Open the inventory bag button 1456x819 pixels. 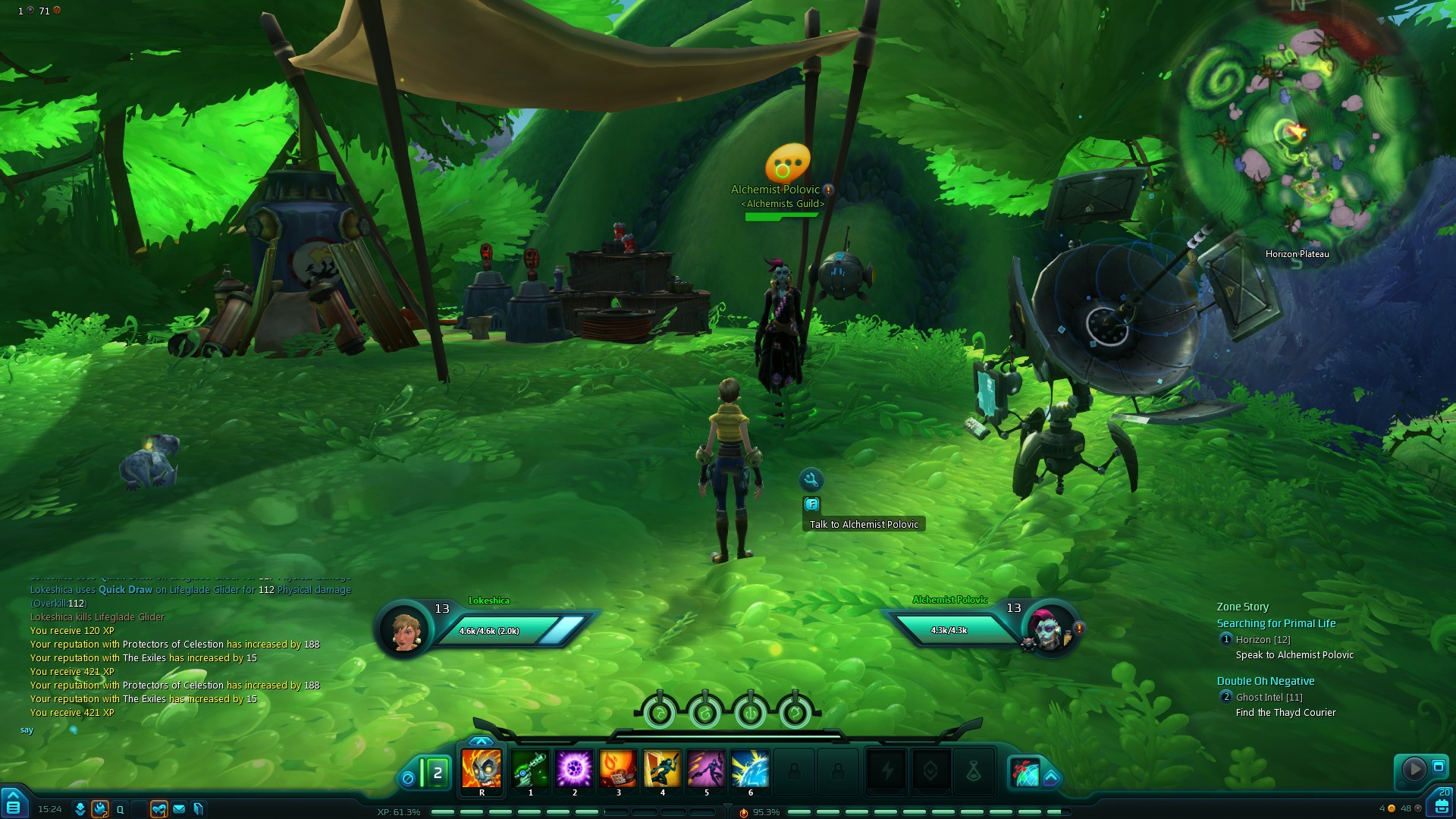[x=1442, y=804]
